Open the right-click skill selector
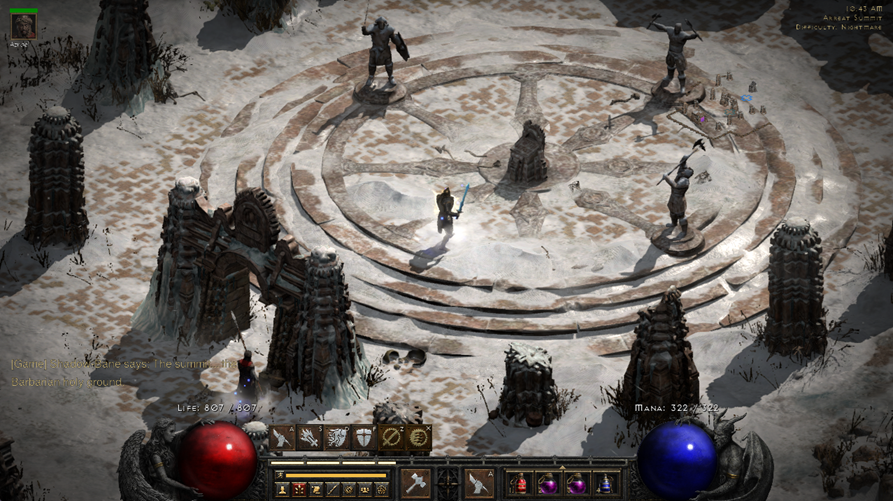Viewport: 893px width, 501px height. (480, 482)
